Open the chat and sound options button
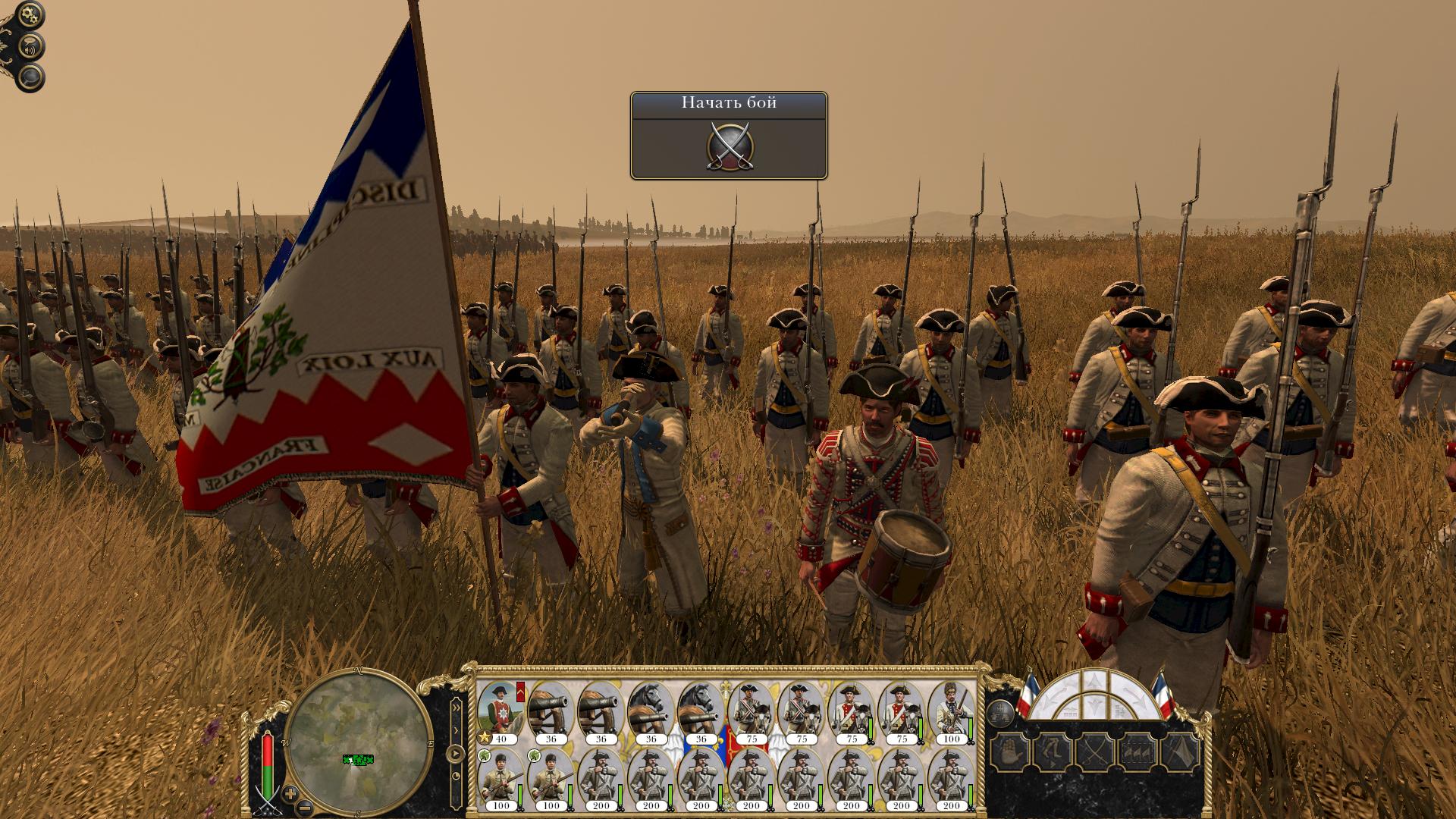This screenshot has height=819, width=1456. (31, 47)
